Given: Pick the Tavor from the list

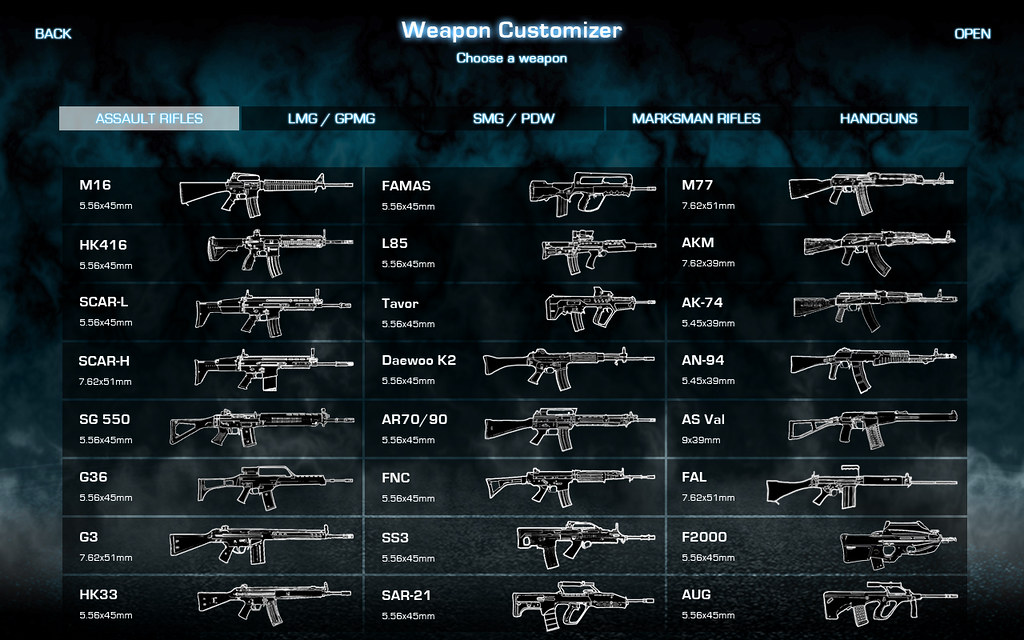Looking at the screenshot, I should pyautogui.click(x=515, y=311).
